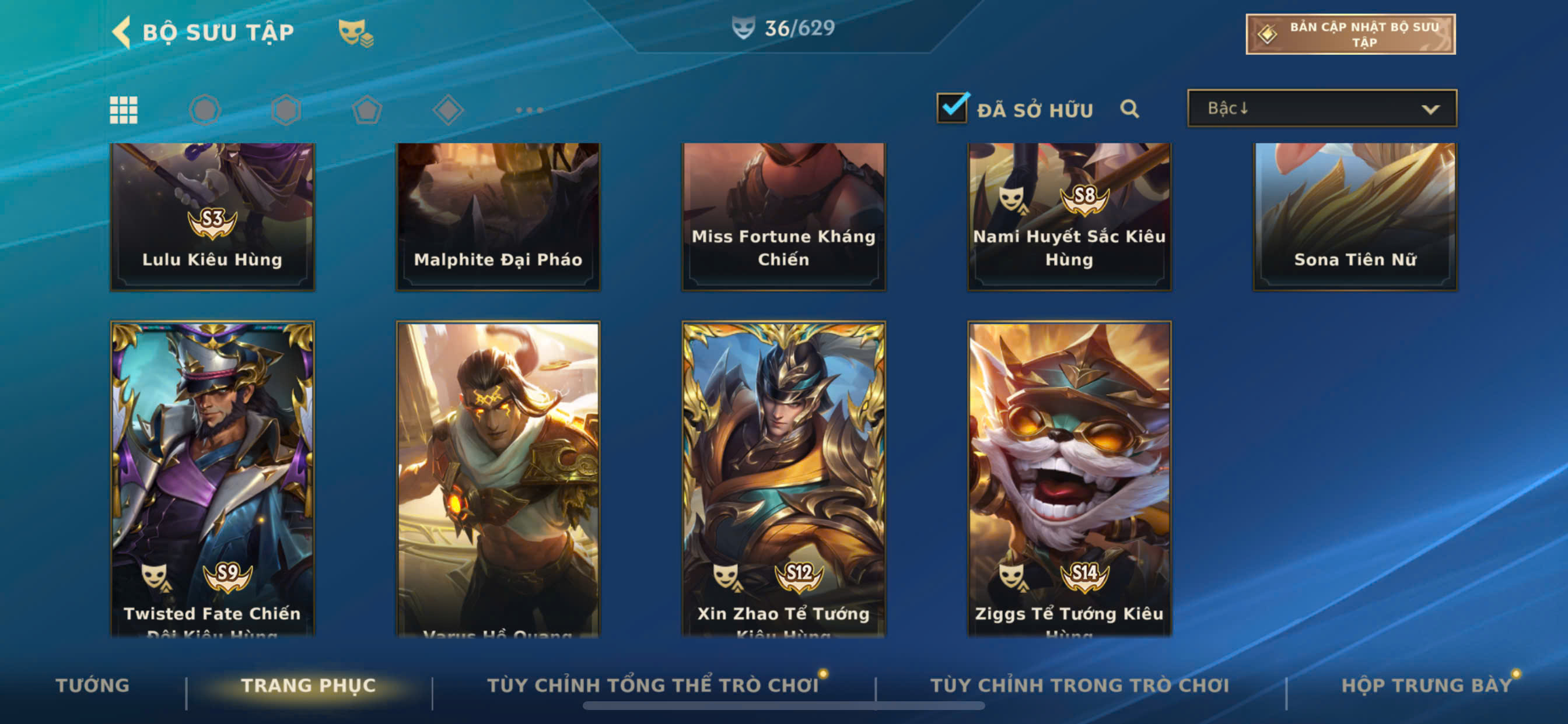Pick the Sona Tiên Nữ skin

1355,216
